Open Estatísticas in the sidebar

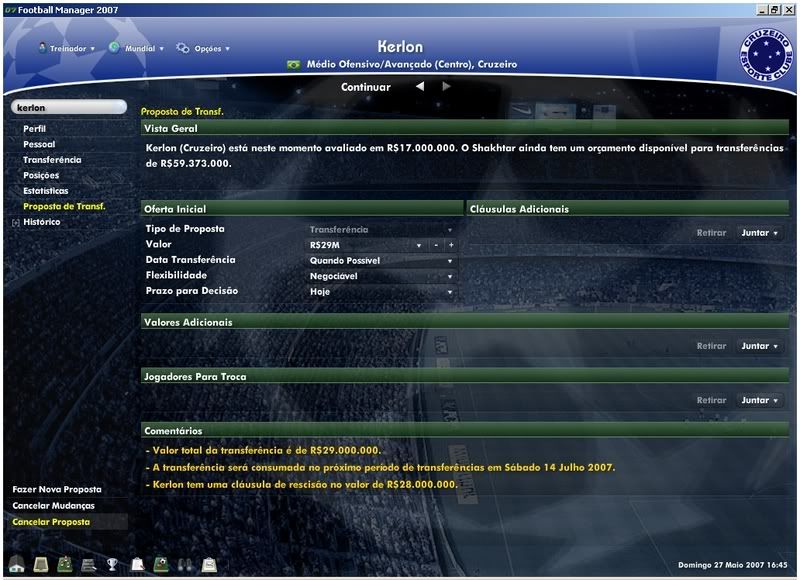pyautogui.click(x=46, y=191)
